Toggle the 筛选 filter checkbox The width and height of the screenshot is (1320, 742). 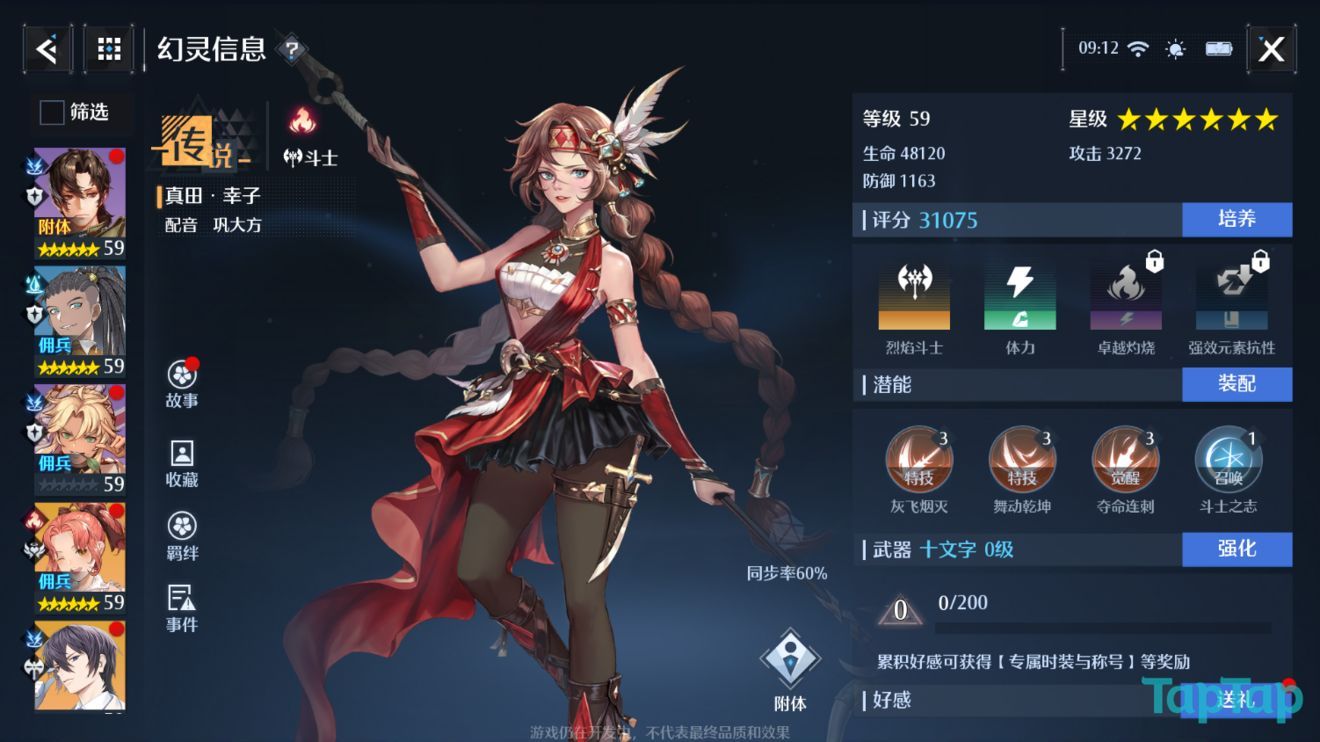point(50,113)
